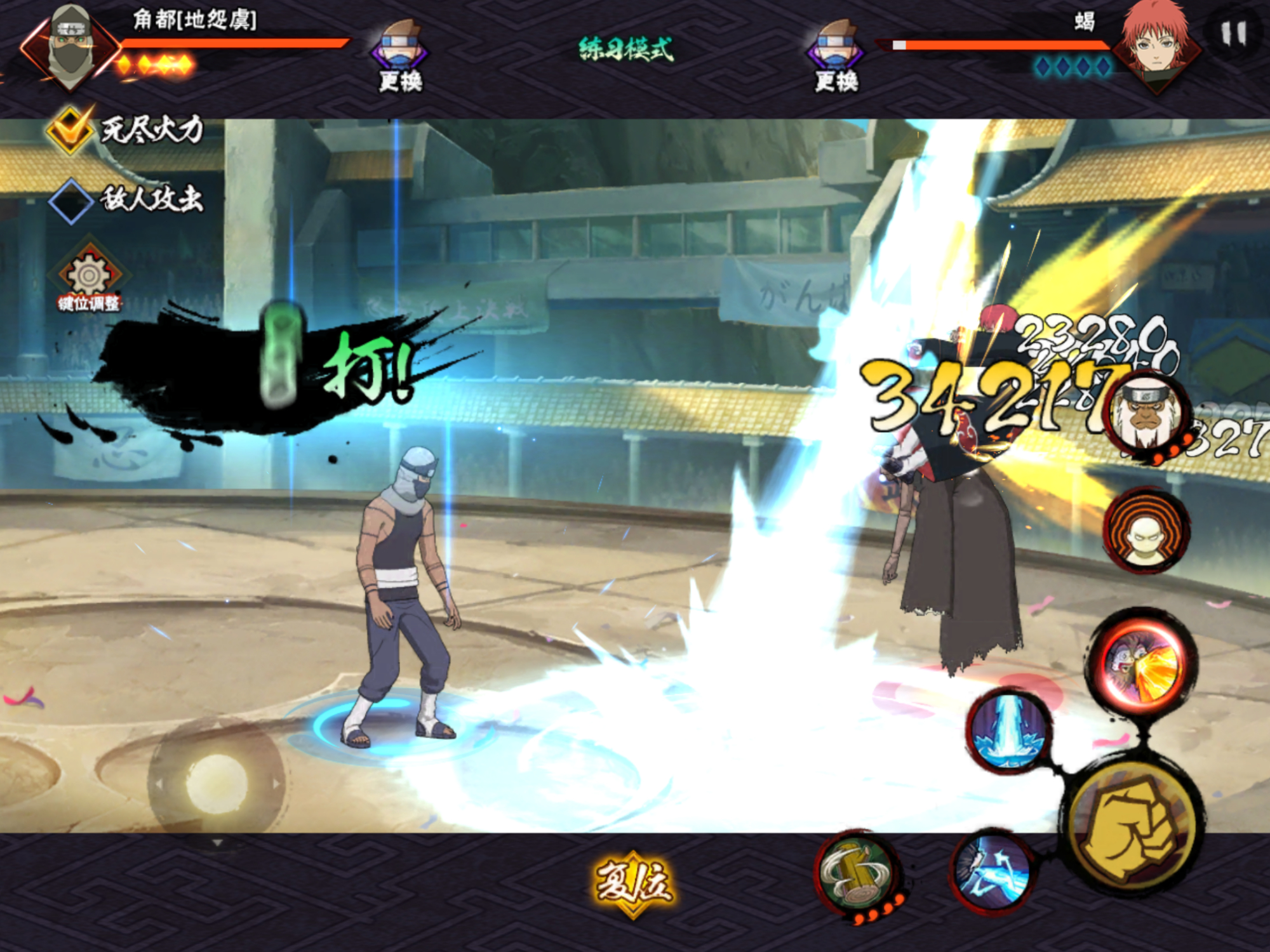This screenshot has width=1270, height=952.
Task: Toggle the 无尽火力 checkbox
Action: (70, 129)
